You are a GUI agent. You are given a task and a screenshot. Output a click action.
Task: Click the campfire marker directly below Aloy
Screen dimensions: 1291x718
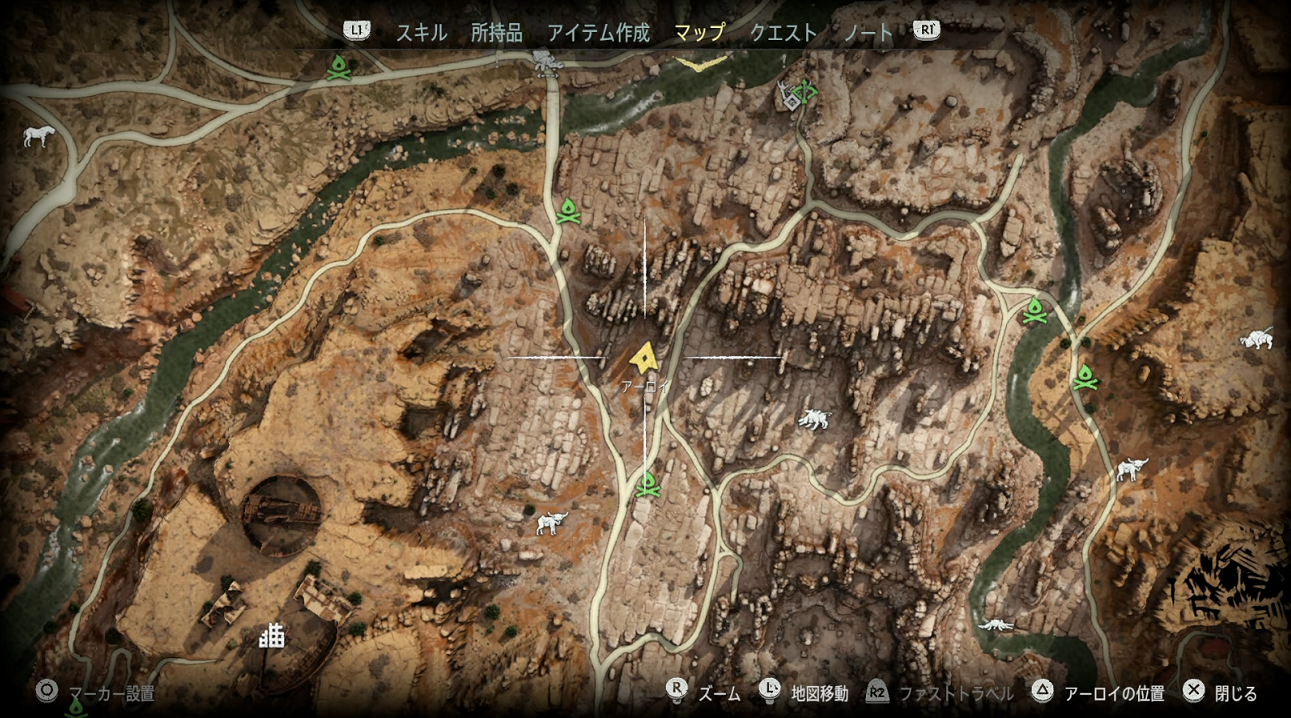pos(647,485)
